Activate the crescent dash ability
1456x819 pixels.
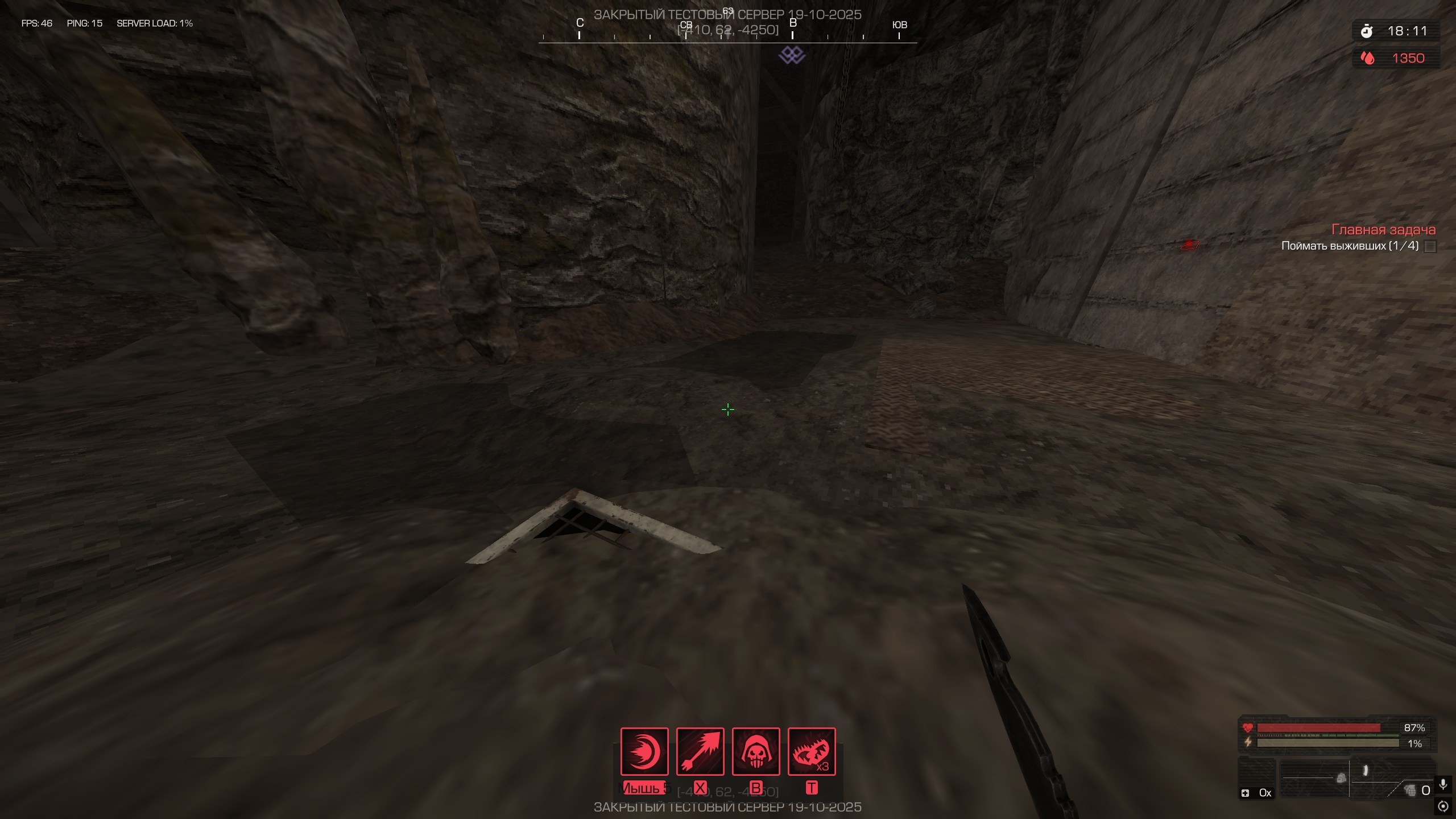point(644,751)
